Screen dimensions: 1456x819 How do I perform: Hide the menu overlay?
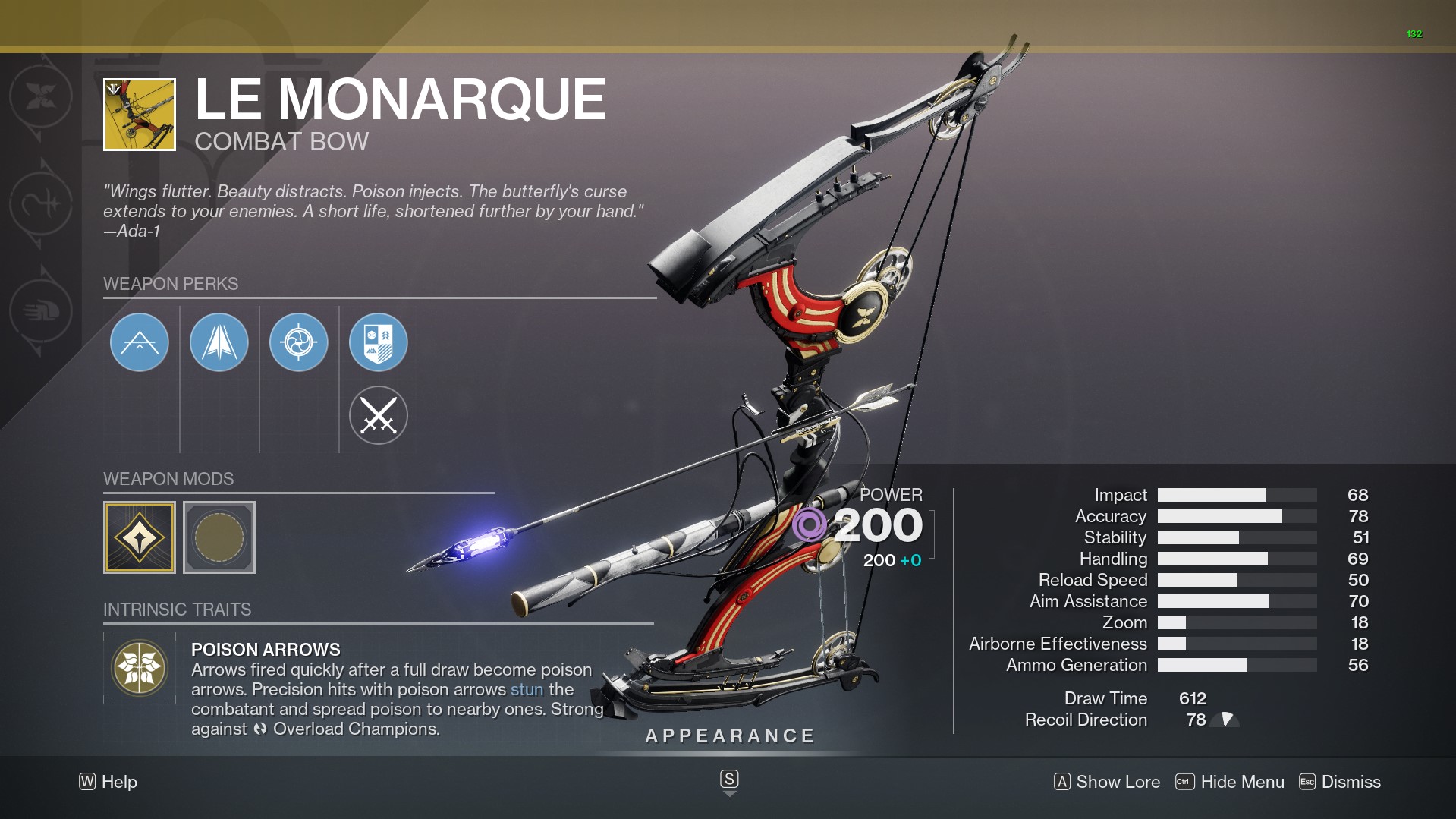pos(1230,782)
